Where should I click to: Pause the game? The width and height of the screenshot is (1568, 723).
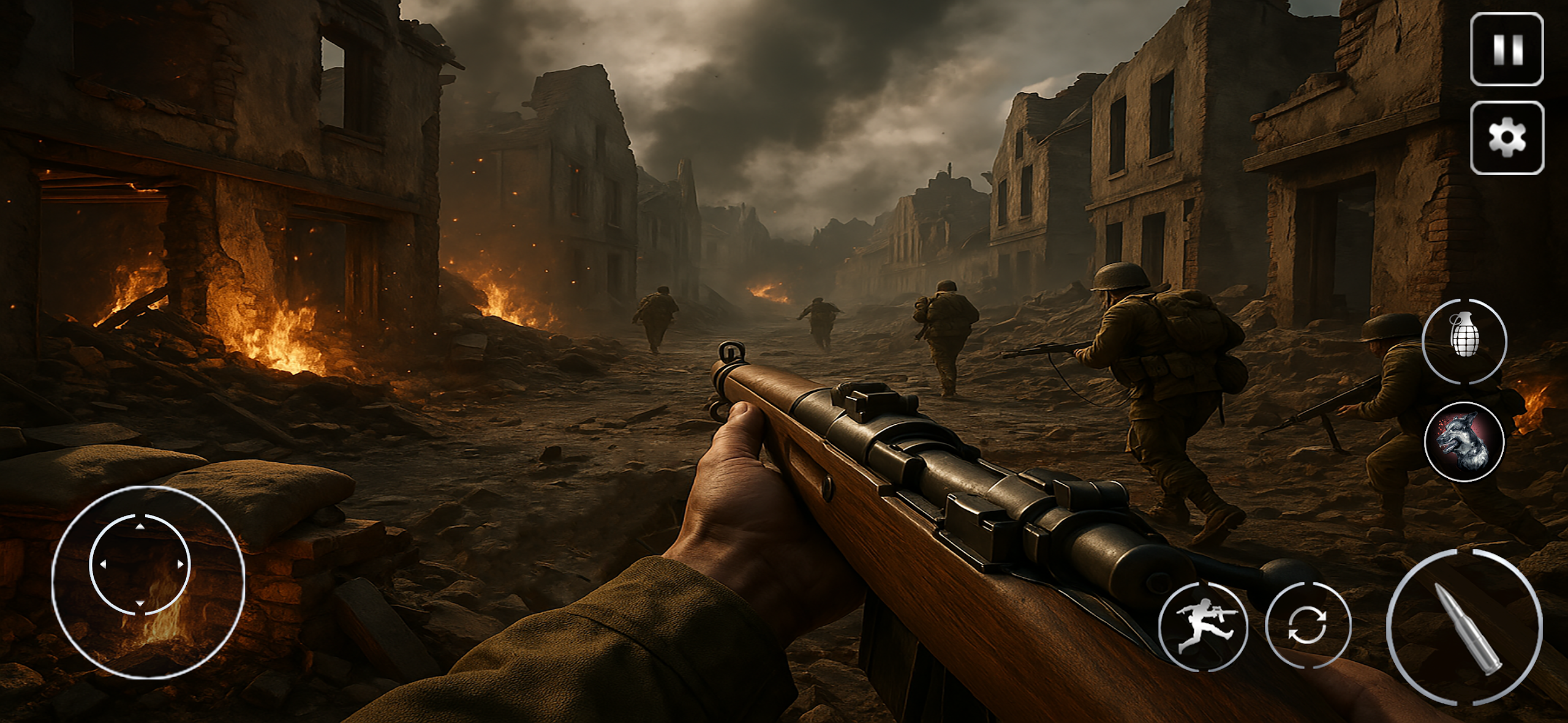point(1507,50)
